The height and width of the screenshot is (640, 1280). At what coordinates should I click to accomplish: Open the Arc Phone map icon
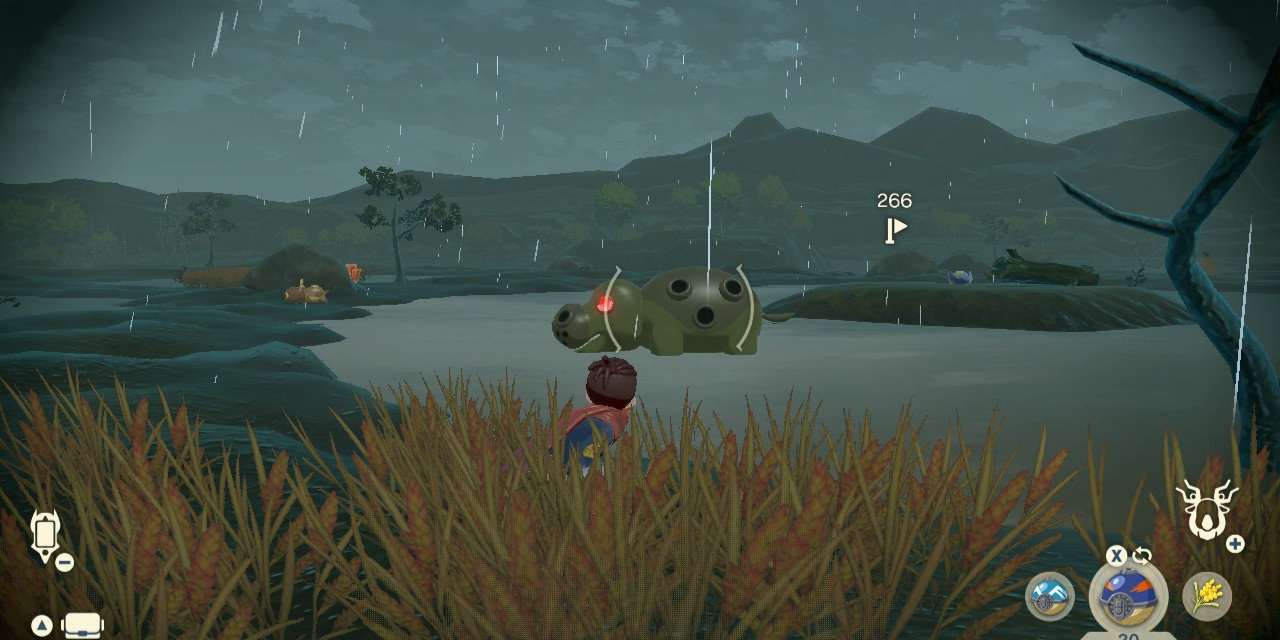[45, 535]
